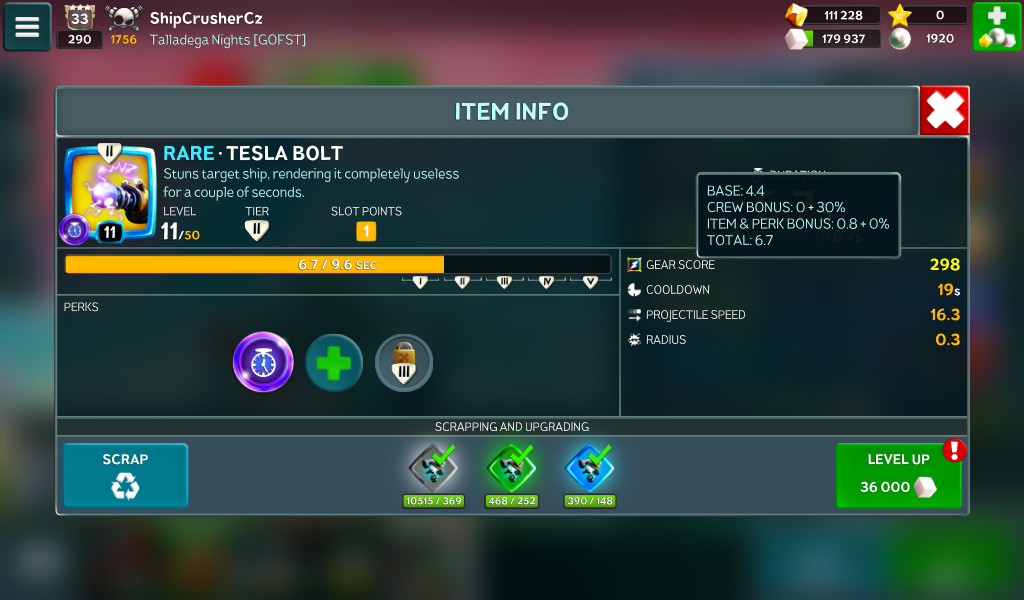Click the Projectile Speed stat row

point(793,315)
